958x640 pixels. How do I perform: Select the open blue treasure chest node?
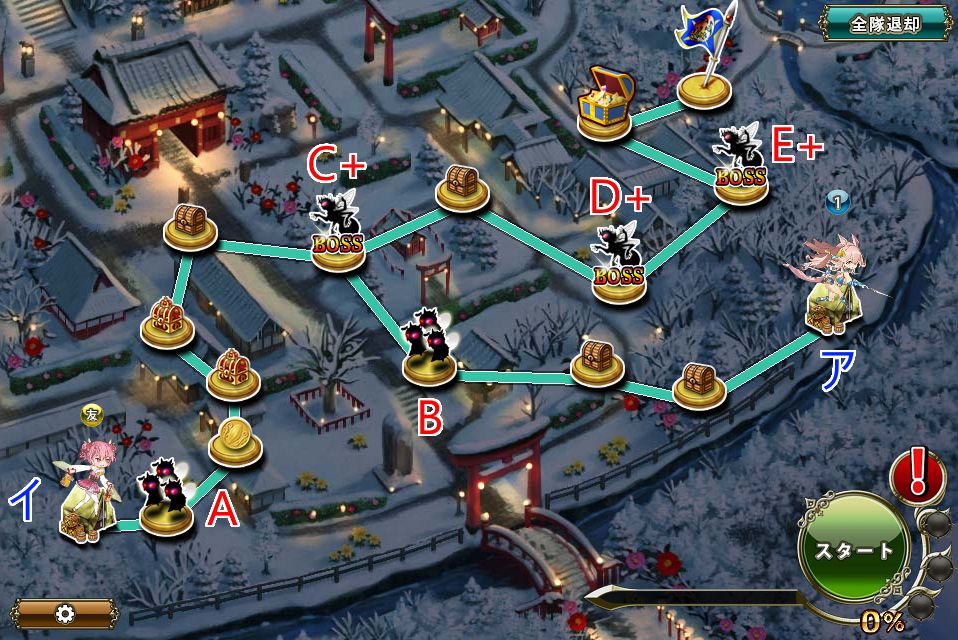[605, 103]
